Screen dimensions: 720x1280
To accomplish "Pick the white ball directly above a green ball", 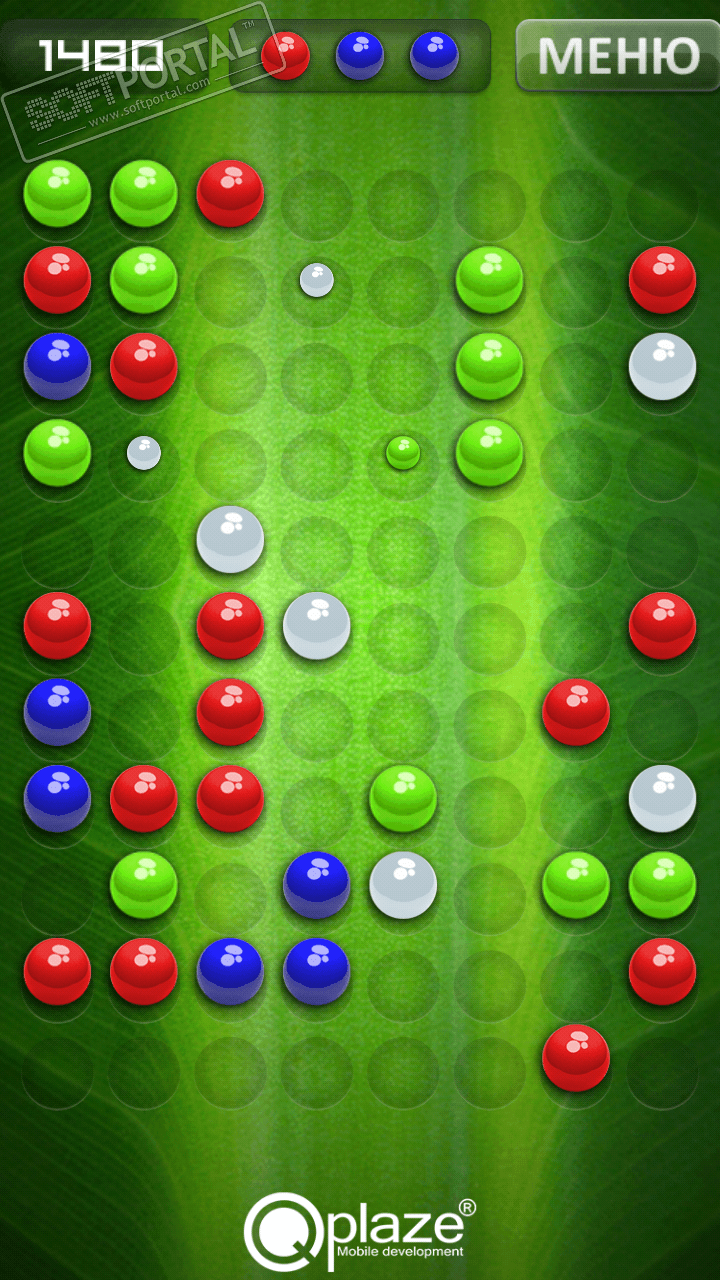I will pos(662,798).
